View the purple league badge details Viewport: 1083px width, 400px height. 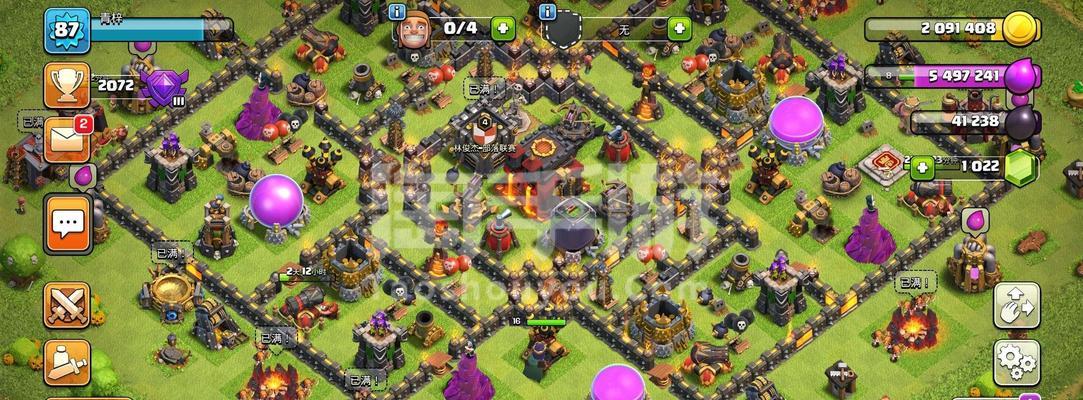[161, 87]
